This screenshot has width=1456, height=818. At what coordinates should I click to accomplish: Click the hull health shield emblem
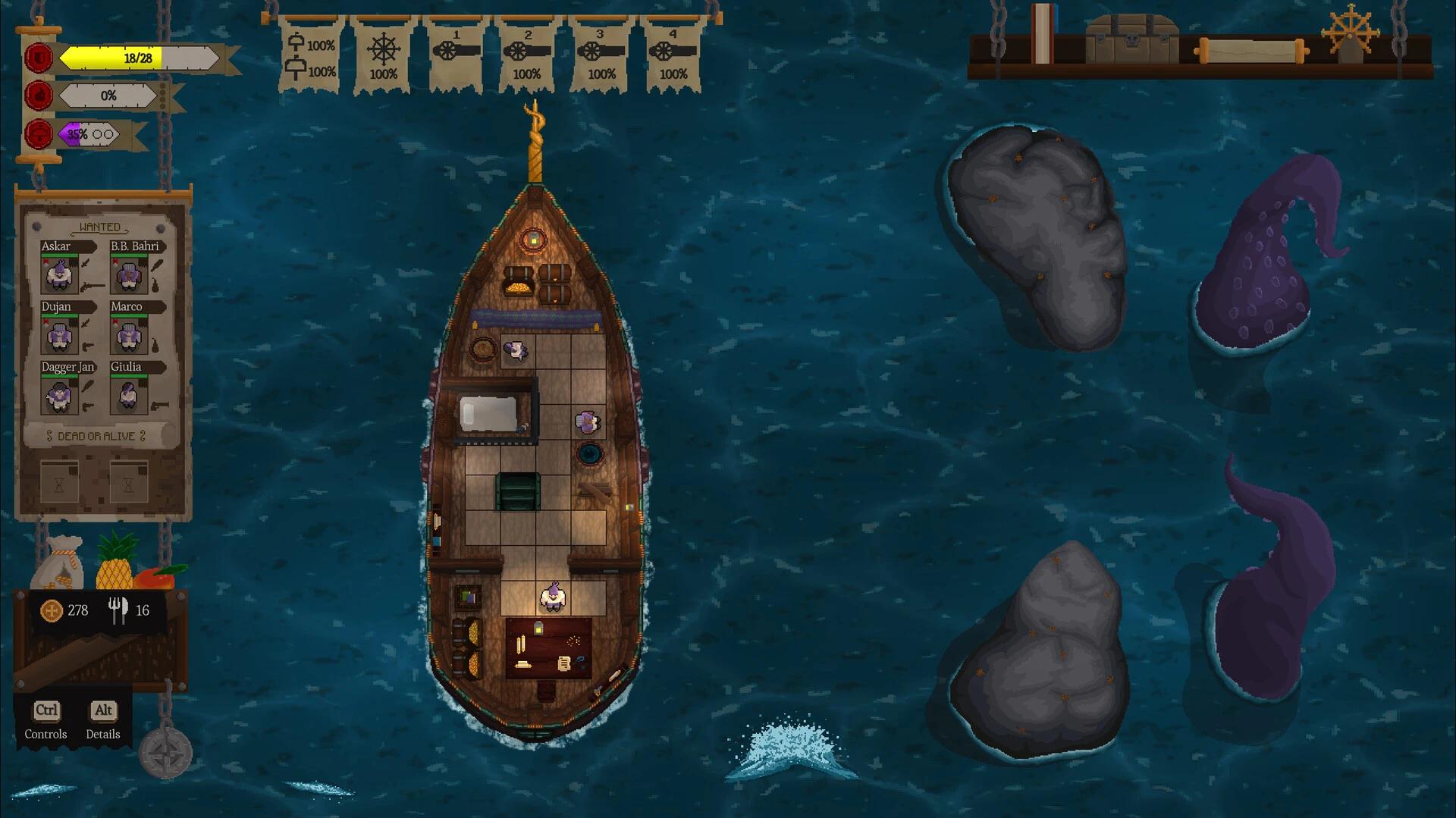[x=37, y=56]
